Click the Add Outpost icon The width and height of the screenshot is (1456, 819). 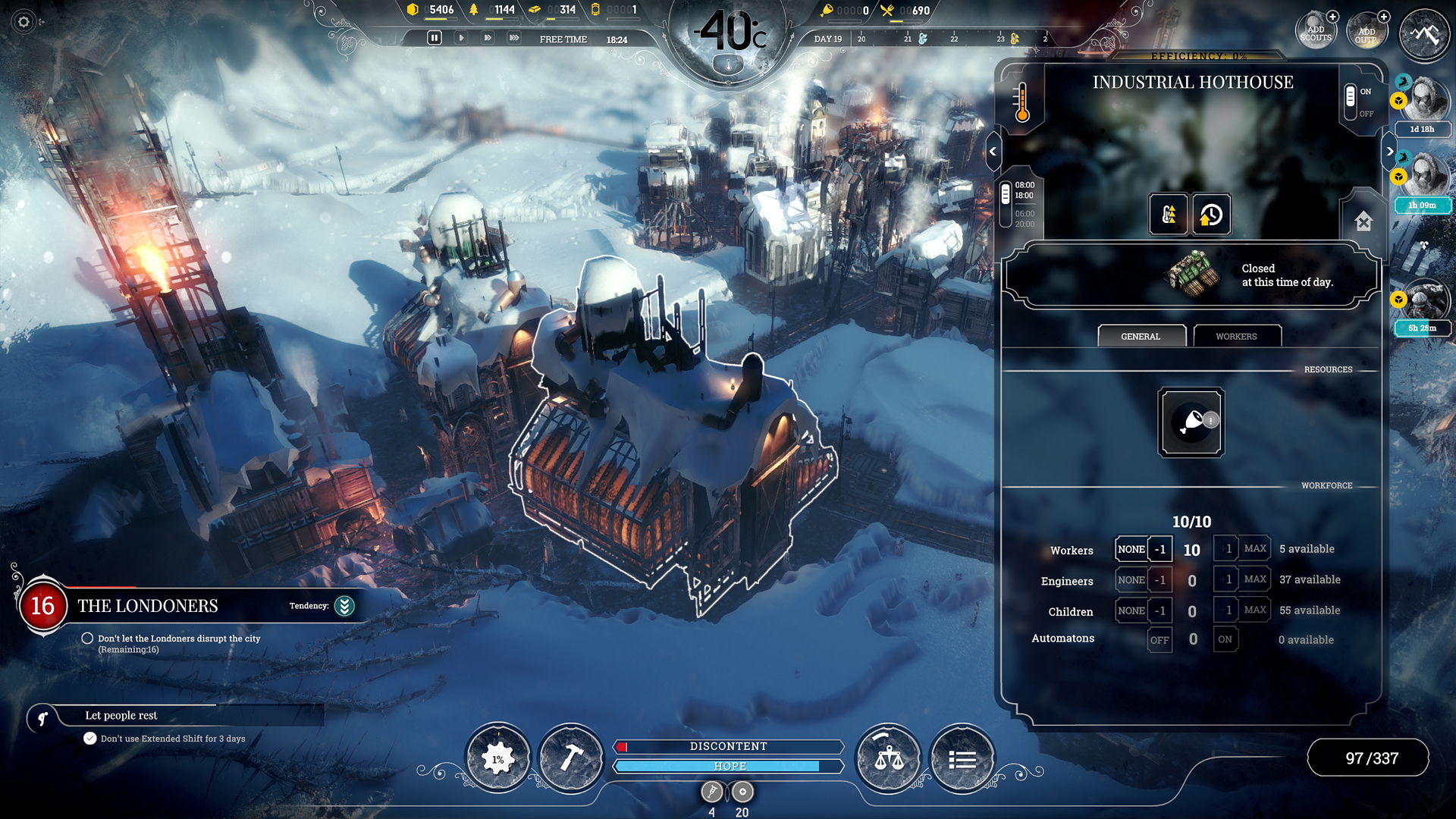point(1367,30)
